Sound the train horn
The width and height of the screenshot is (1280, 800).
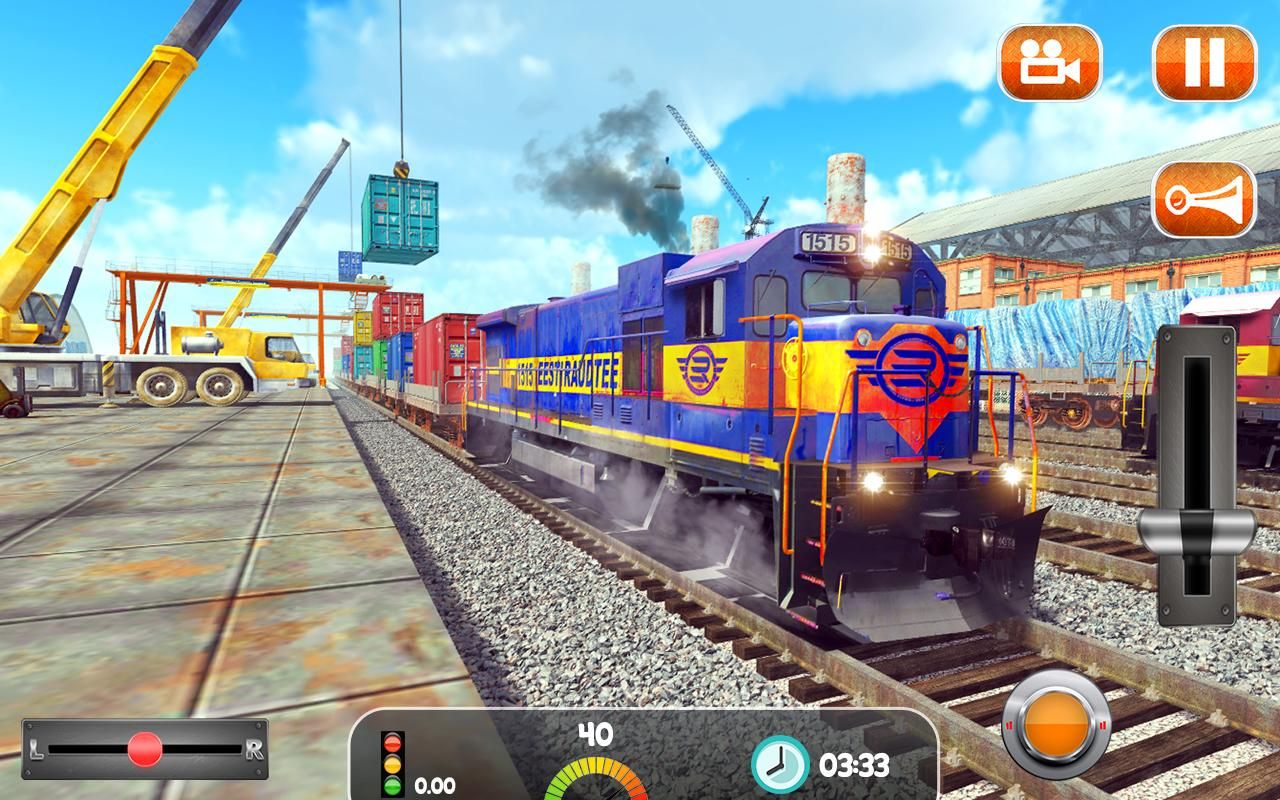(1204, 199)
